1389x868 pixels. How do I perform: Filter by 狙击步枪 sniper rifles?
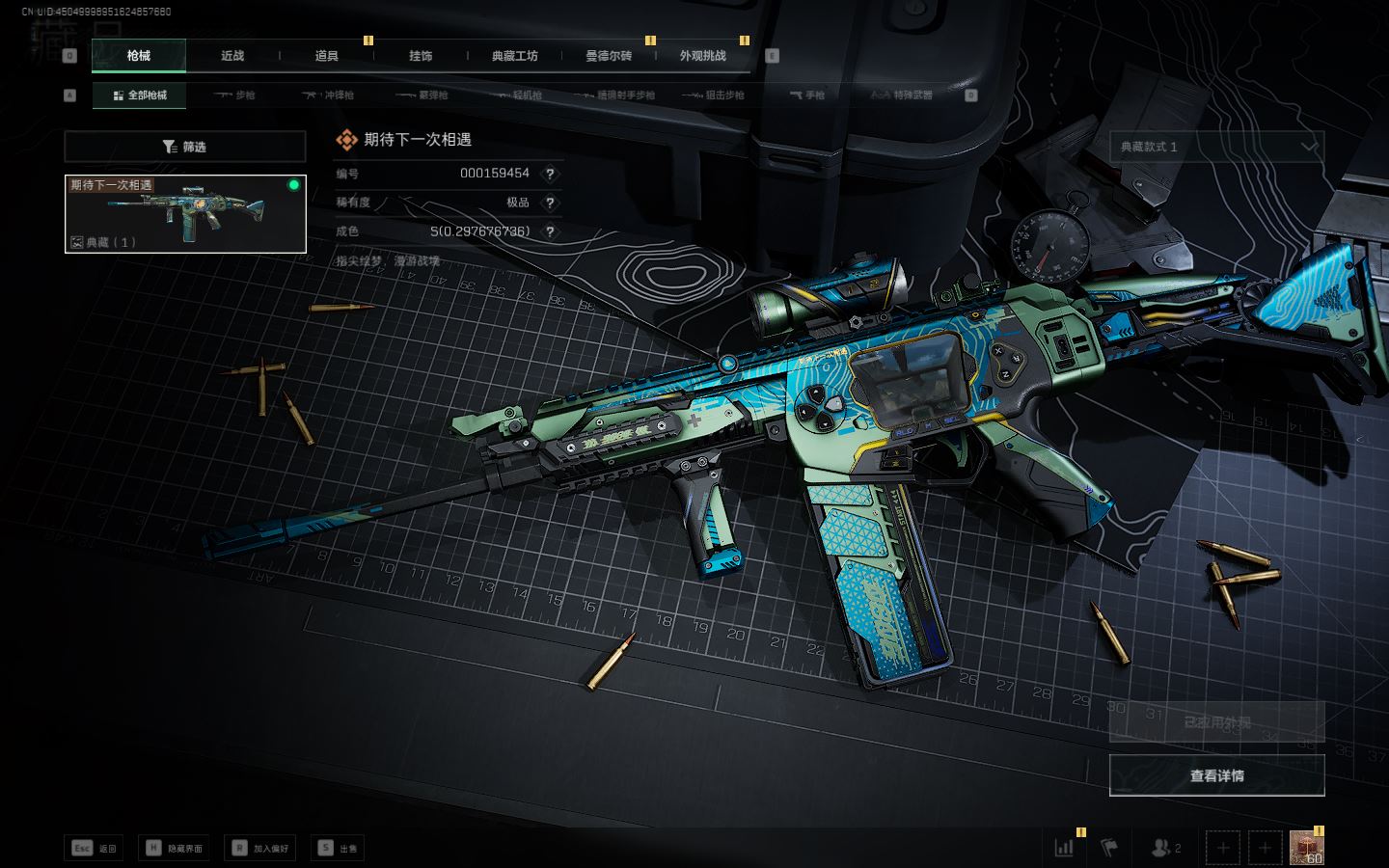coord(713,95)
